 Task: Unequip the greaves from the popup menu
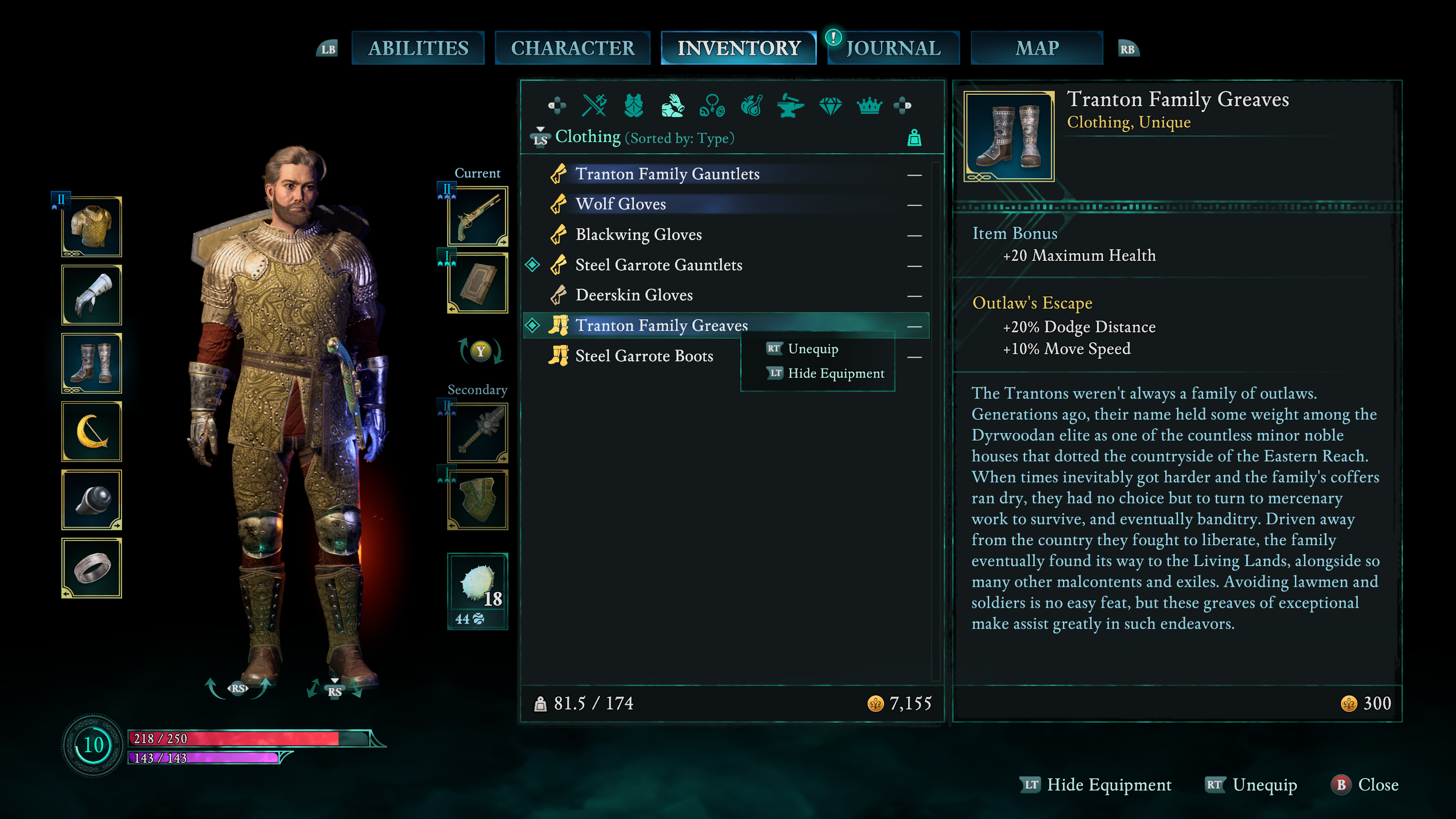pos(812,349)
